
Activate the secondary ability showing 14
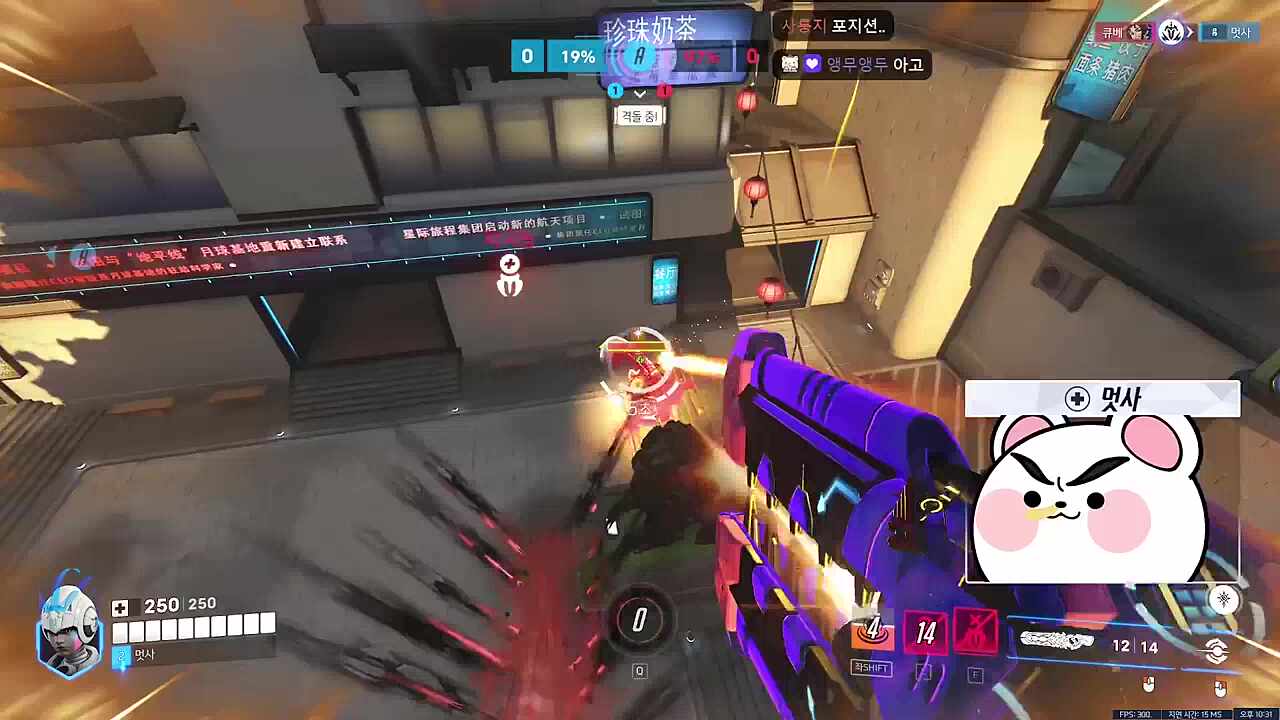(925, 633)
